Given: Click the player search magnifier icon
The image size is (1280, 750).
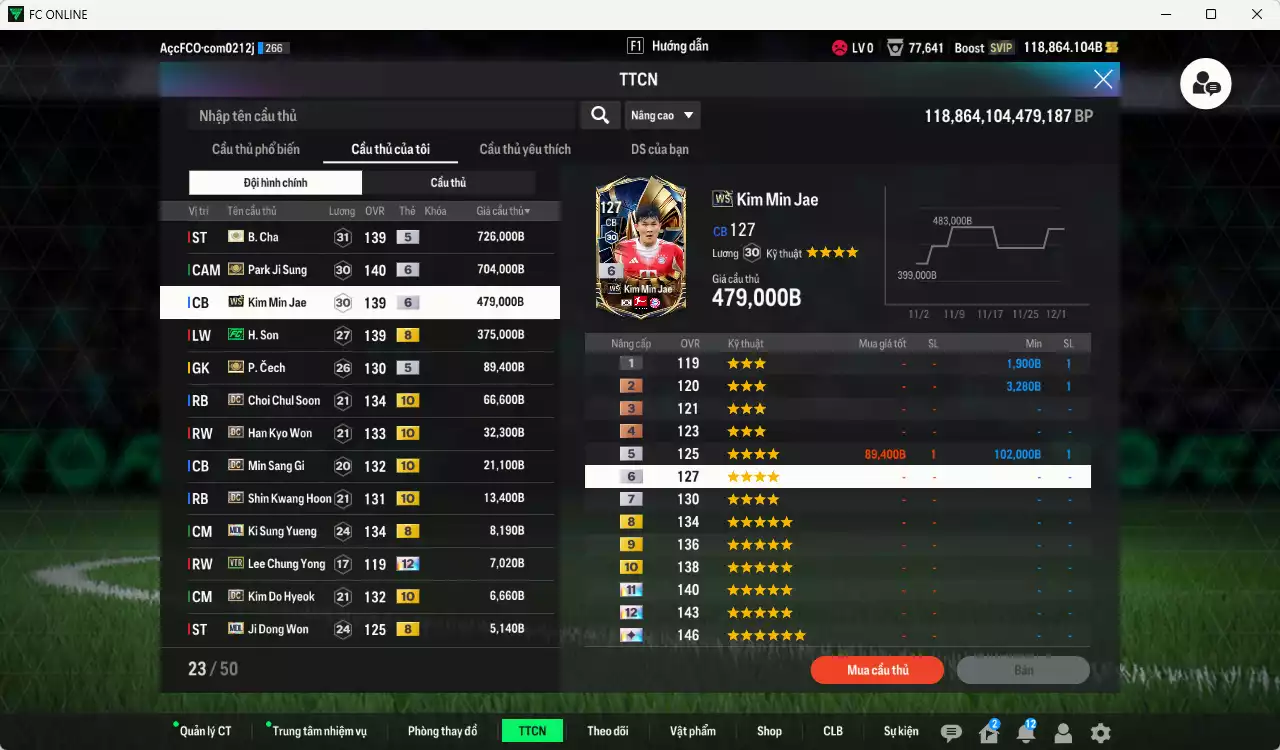Looking at the screenshot, I should tap(599, 115).
